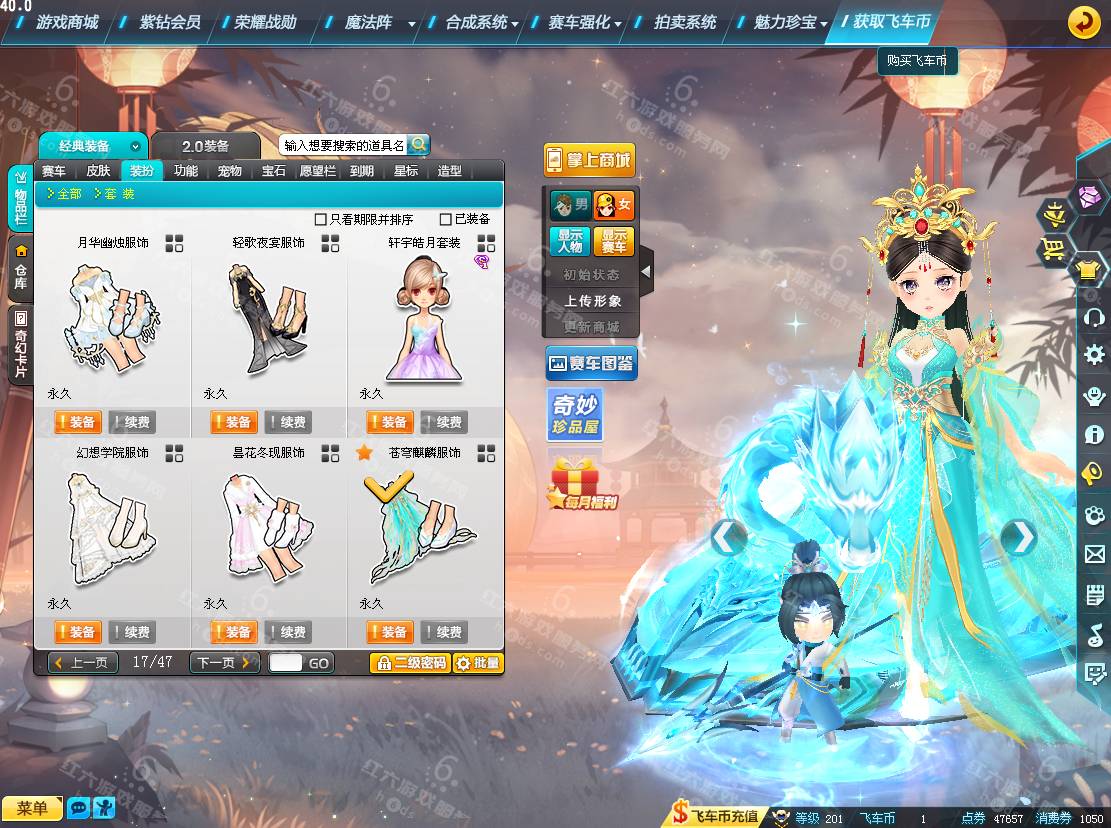Switch to the 2.0装备 tab
Viewport: 1111px width, 828px height.
pyautogui.click(x=205, y=146)
